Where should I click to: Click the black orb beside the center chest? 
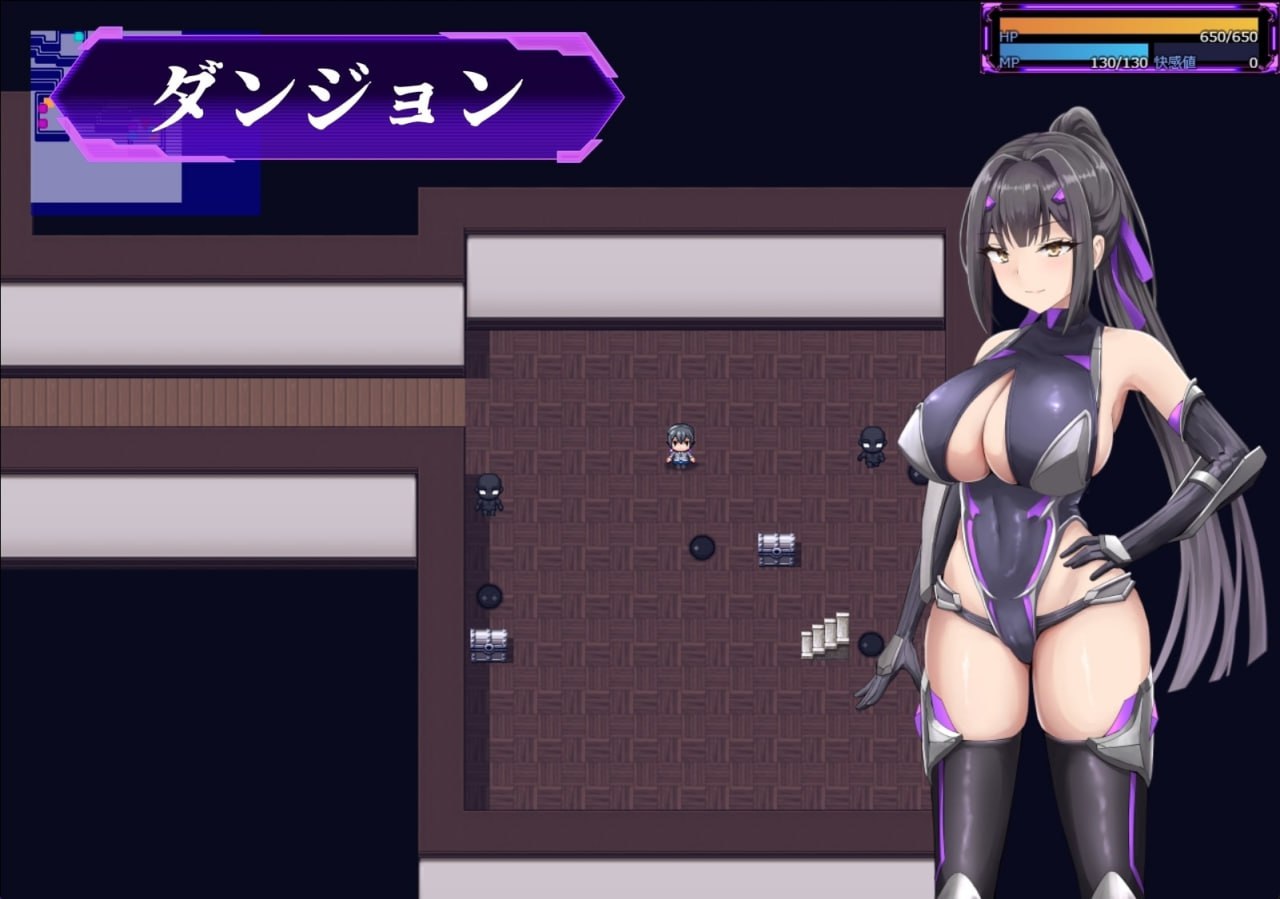click(x=704, y=549)
